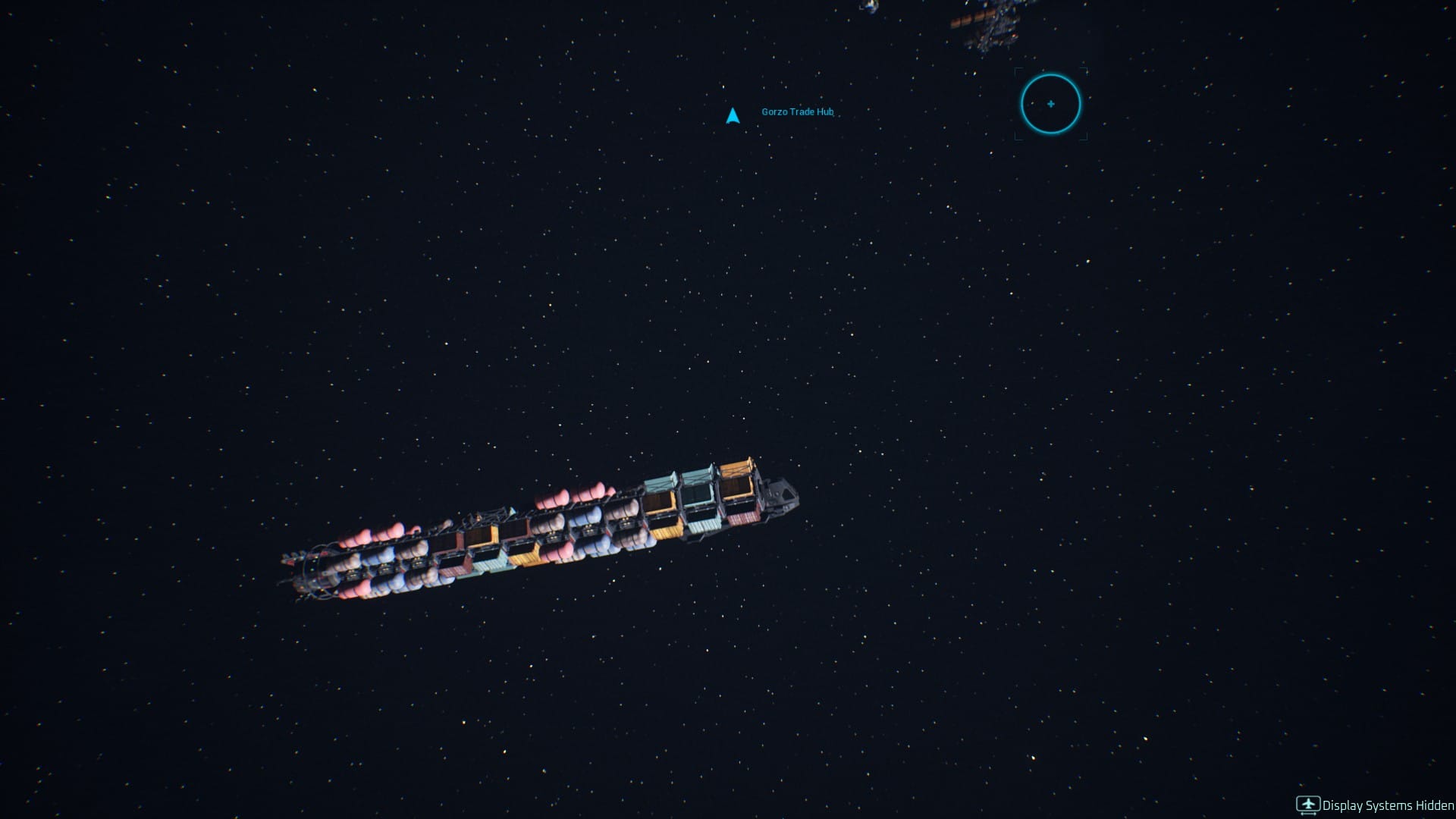Expand details on the Gorzo Trade Hub marker
1456x819 pixels.
pos(796,111)
